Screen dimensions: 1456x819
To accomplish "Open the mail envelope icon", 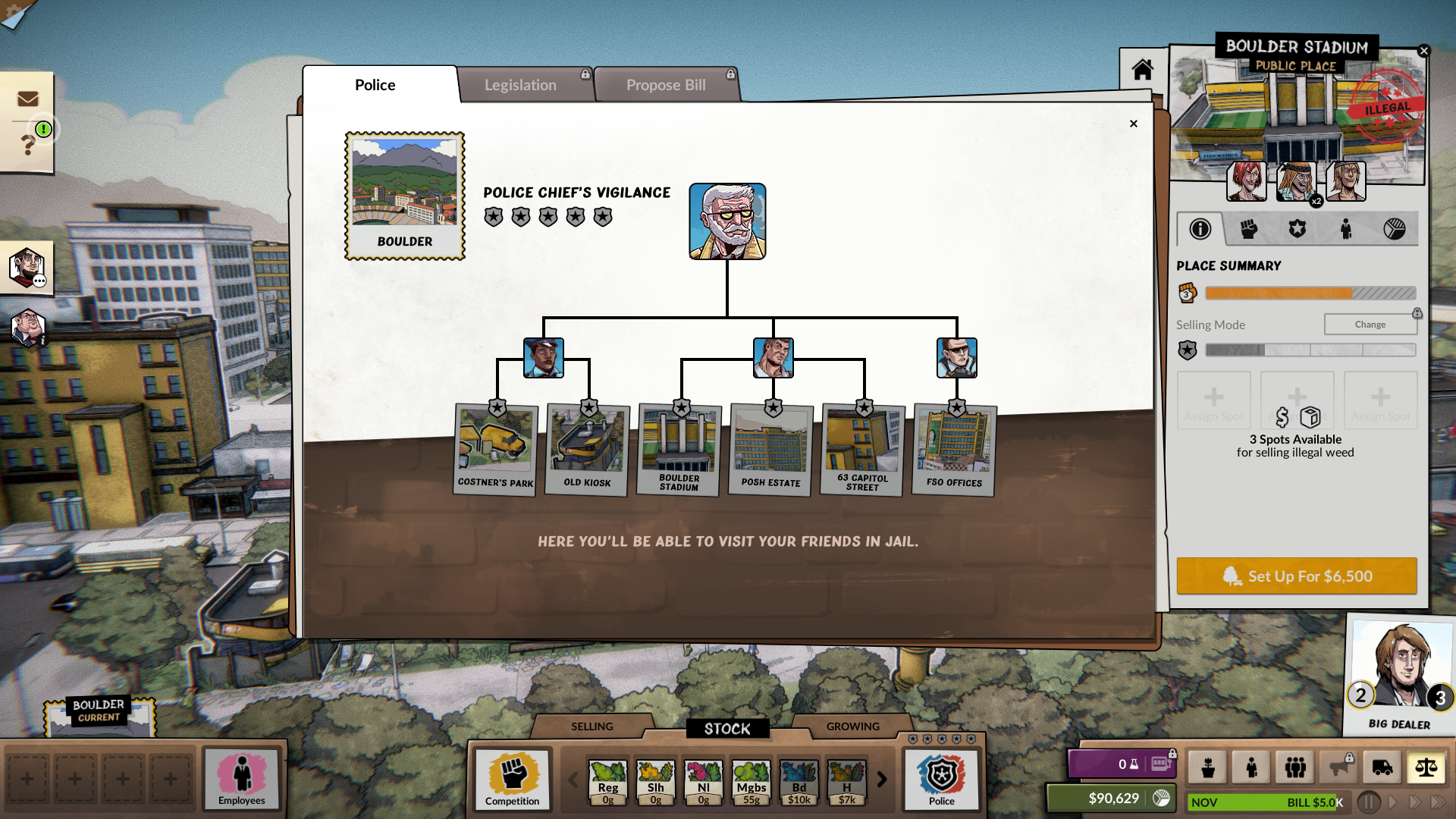I will point(28,99).
